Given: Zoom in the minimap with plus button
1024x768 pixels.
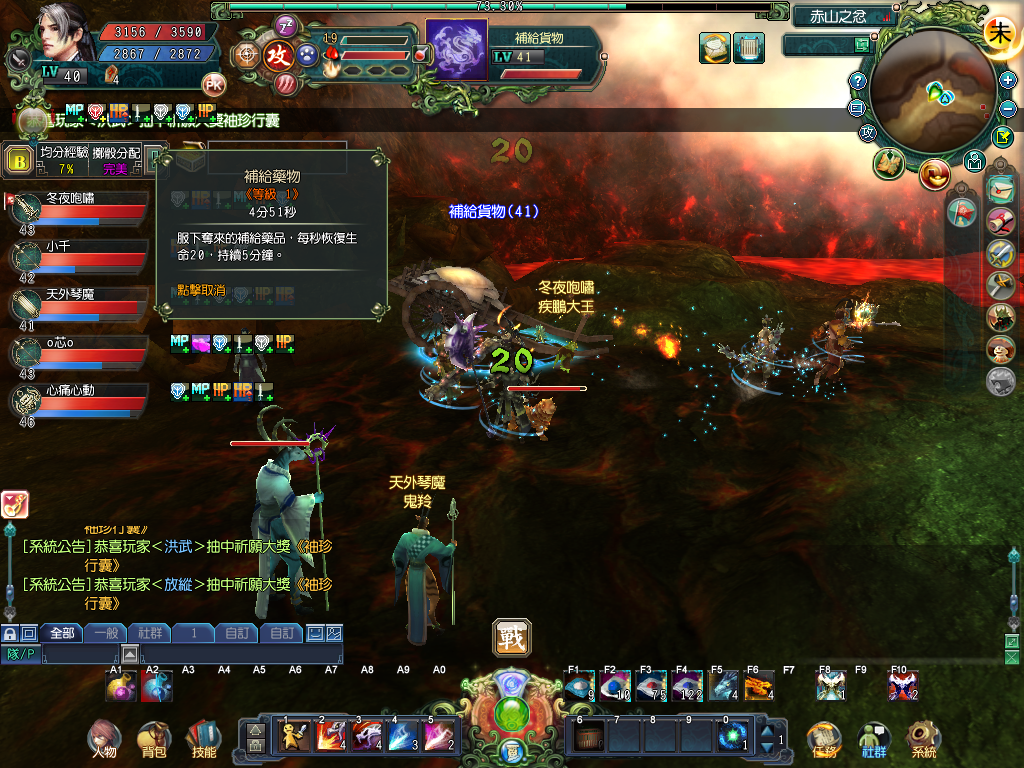Looking at the screenshot, I should coord(1008,80).
